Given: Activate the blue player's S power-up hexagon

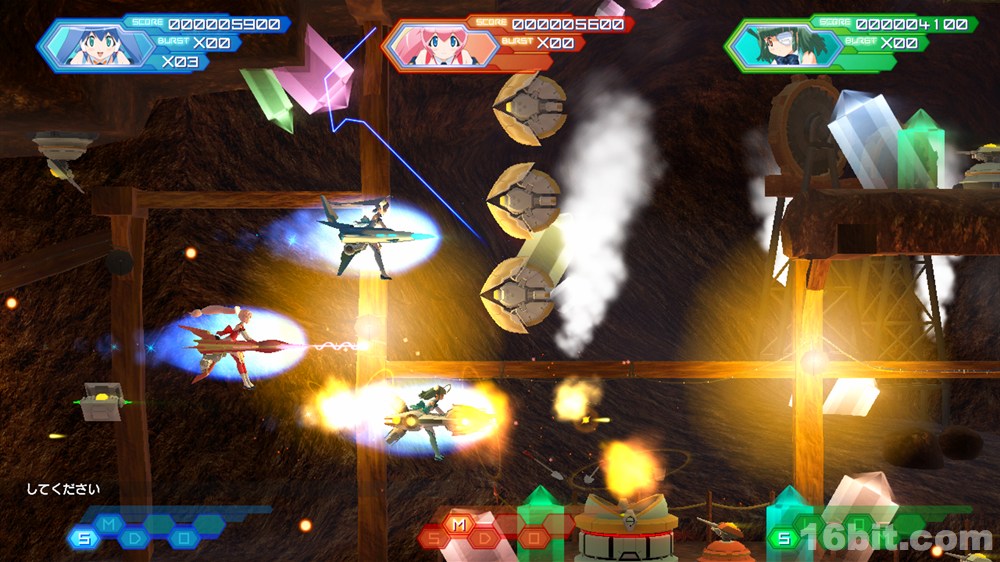Looking at the screenshot, I should pyautogui.click(x=82, y=539).
